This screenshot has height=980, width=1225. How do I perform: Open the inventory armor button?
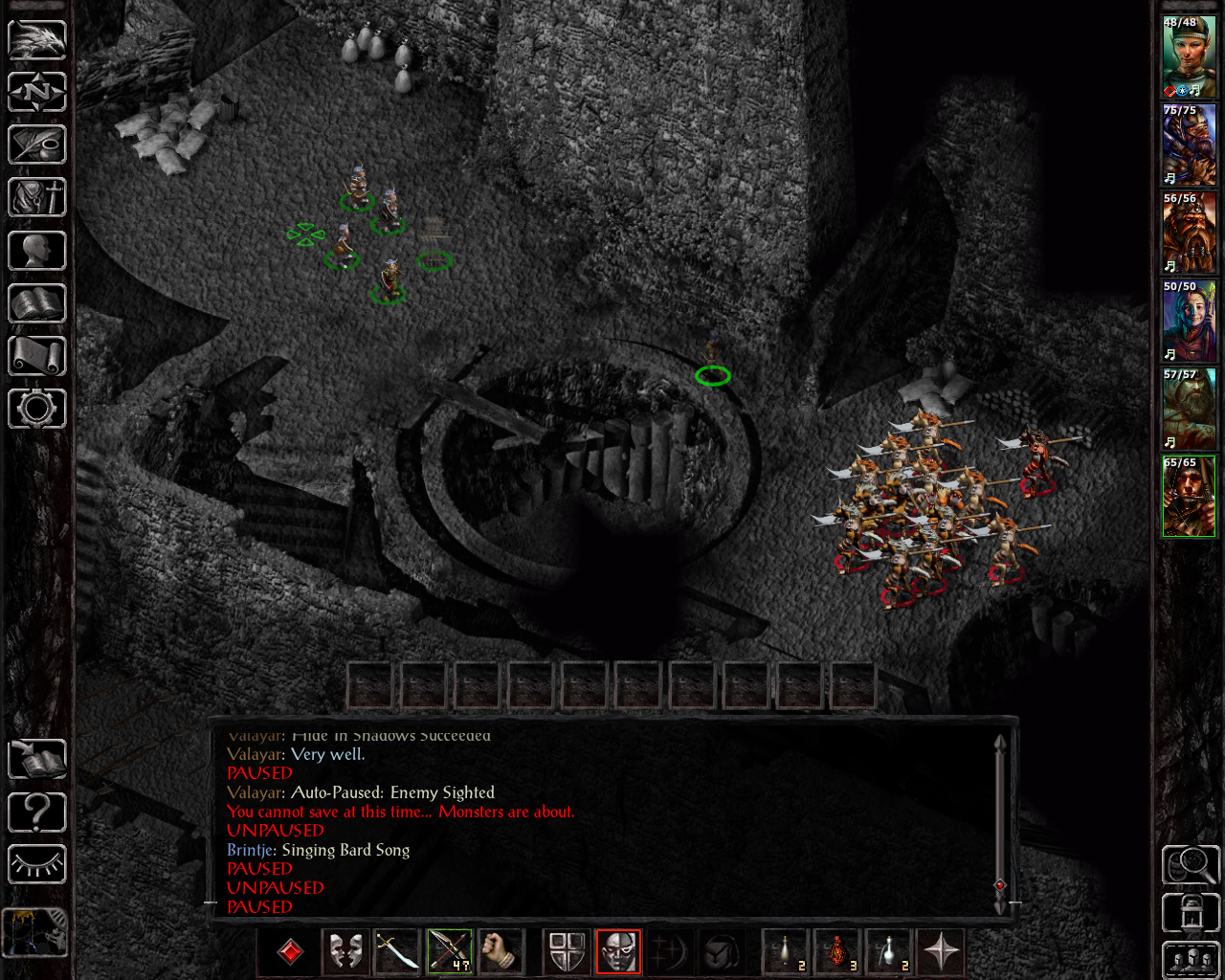coord(36,198)
